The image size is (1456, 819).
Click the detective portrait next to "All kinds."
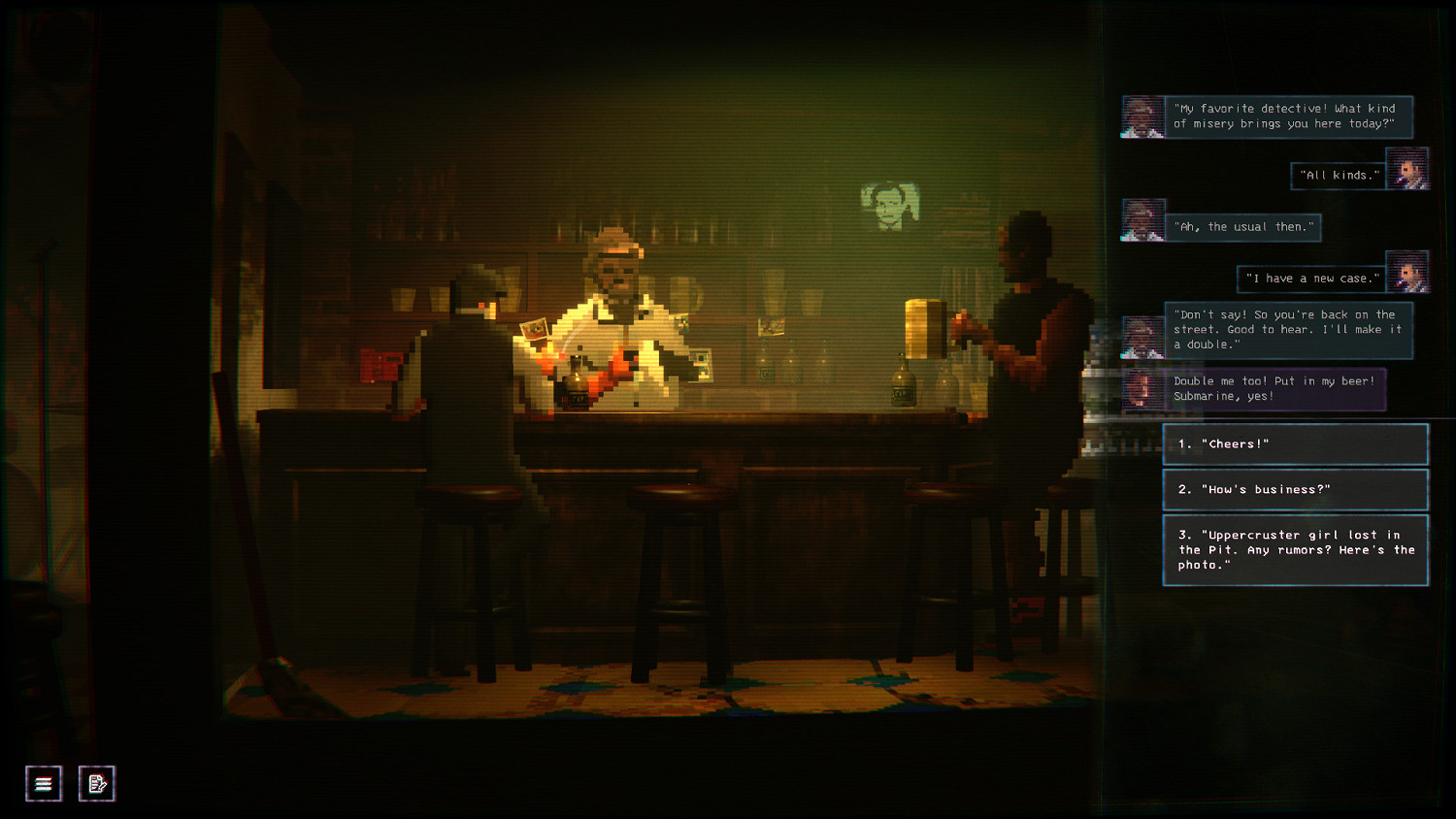coord(1407,170)
